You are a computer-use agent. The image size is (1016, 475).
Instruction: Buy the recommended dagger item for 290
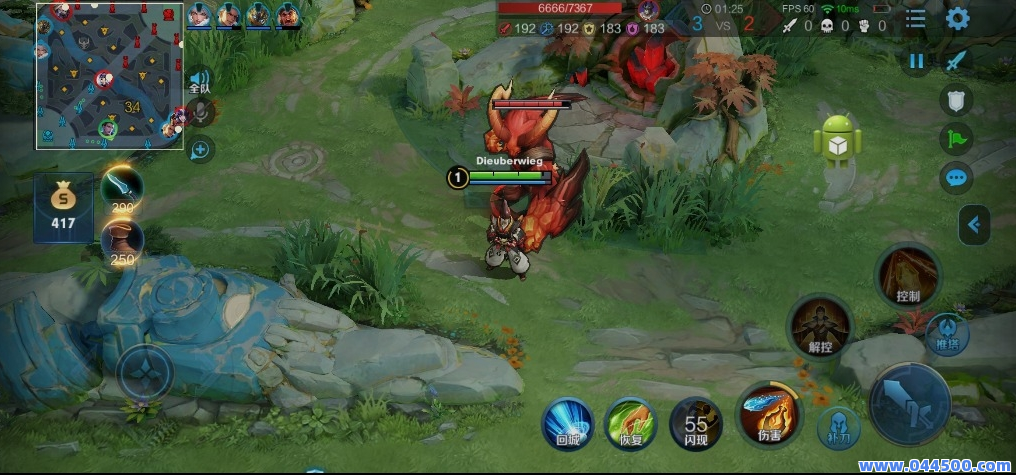coord(122,188)
